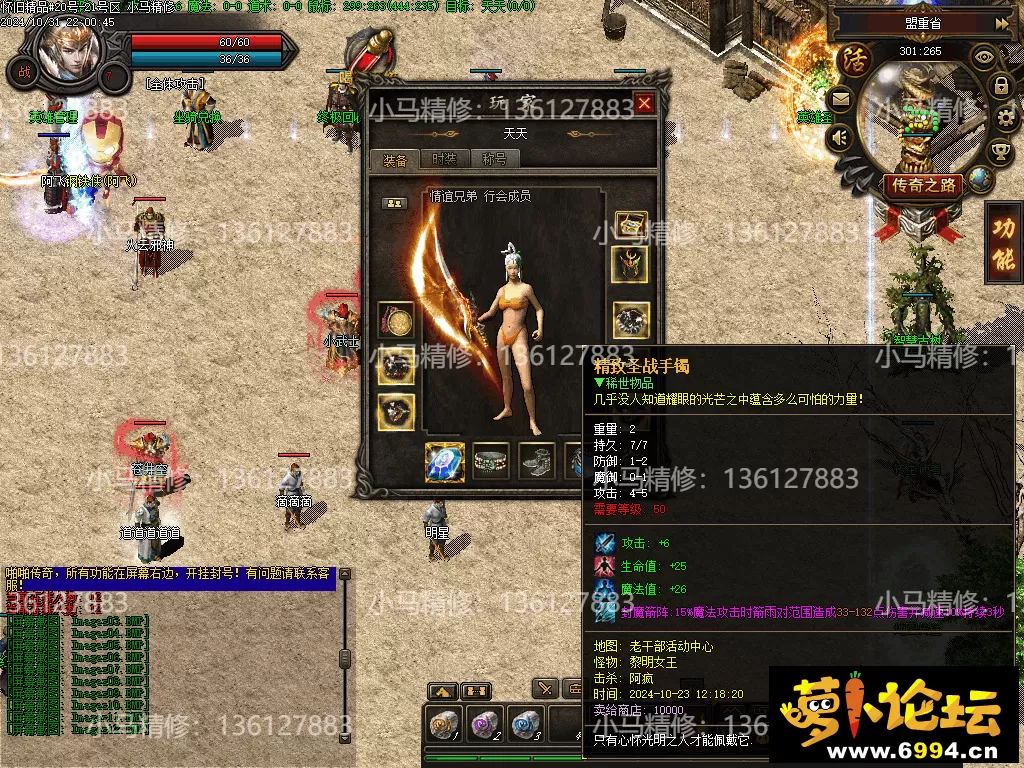Open the mail envelope icon
Image resolution: width=1024 pixels, height=768 pixels.
840,98
